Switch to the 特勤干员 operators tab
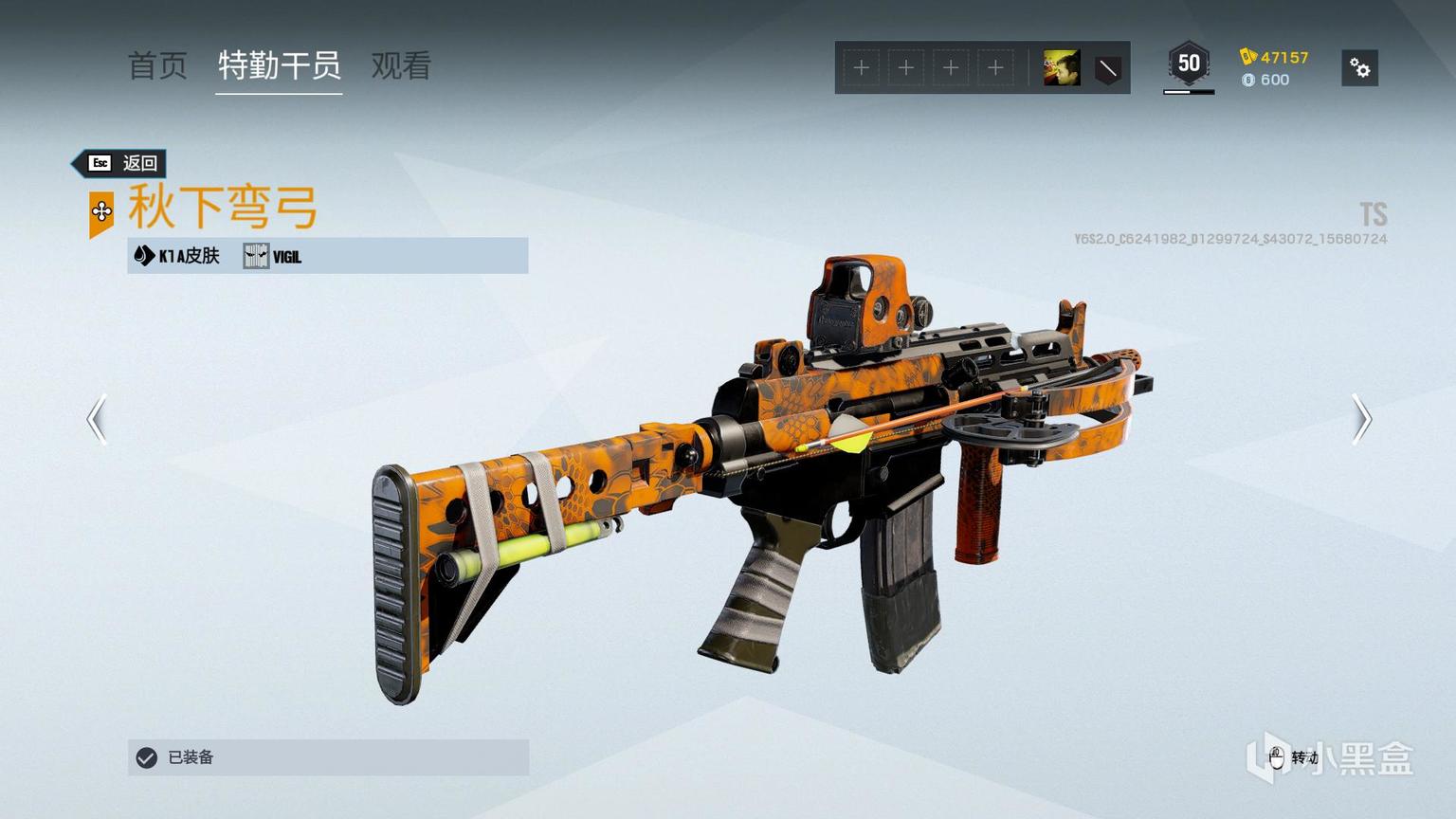The width and height of the screenshot is (1456, 819). click(279, 66)
